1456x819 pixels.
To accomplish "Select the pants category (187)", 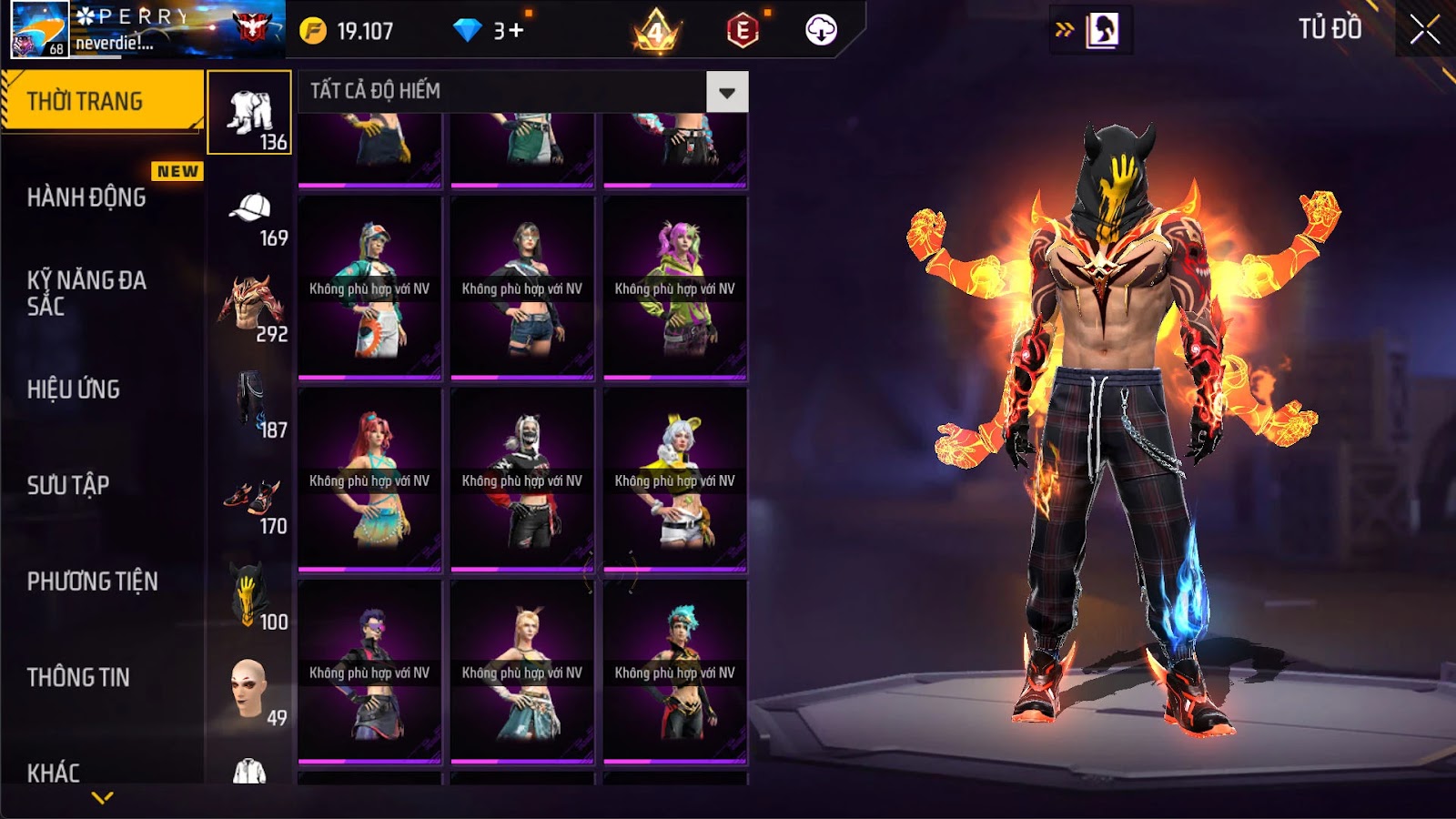I will point(249,405).
